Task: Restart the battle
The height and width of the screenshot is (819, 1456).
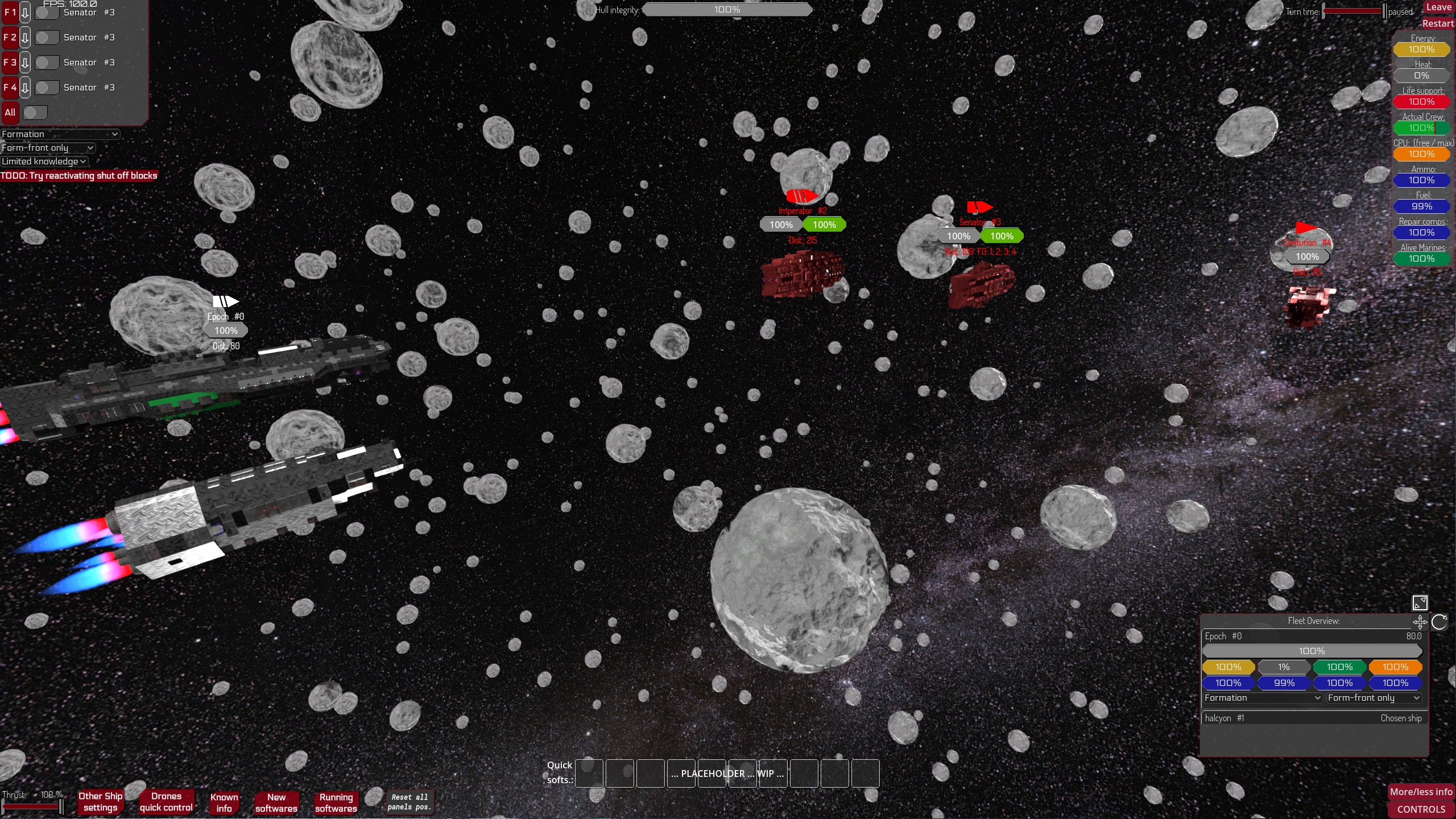Action: [1437, 23]
